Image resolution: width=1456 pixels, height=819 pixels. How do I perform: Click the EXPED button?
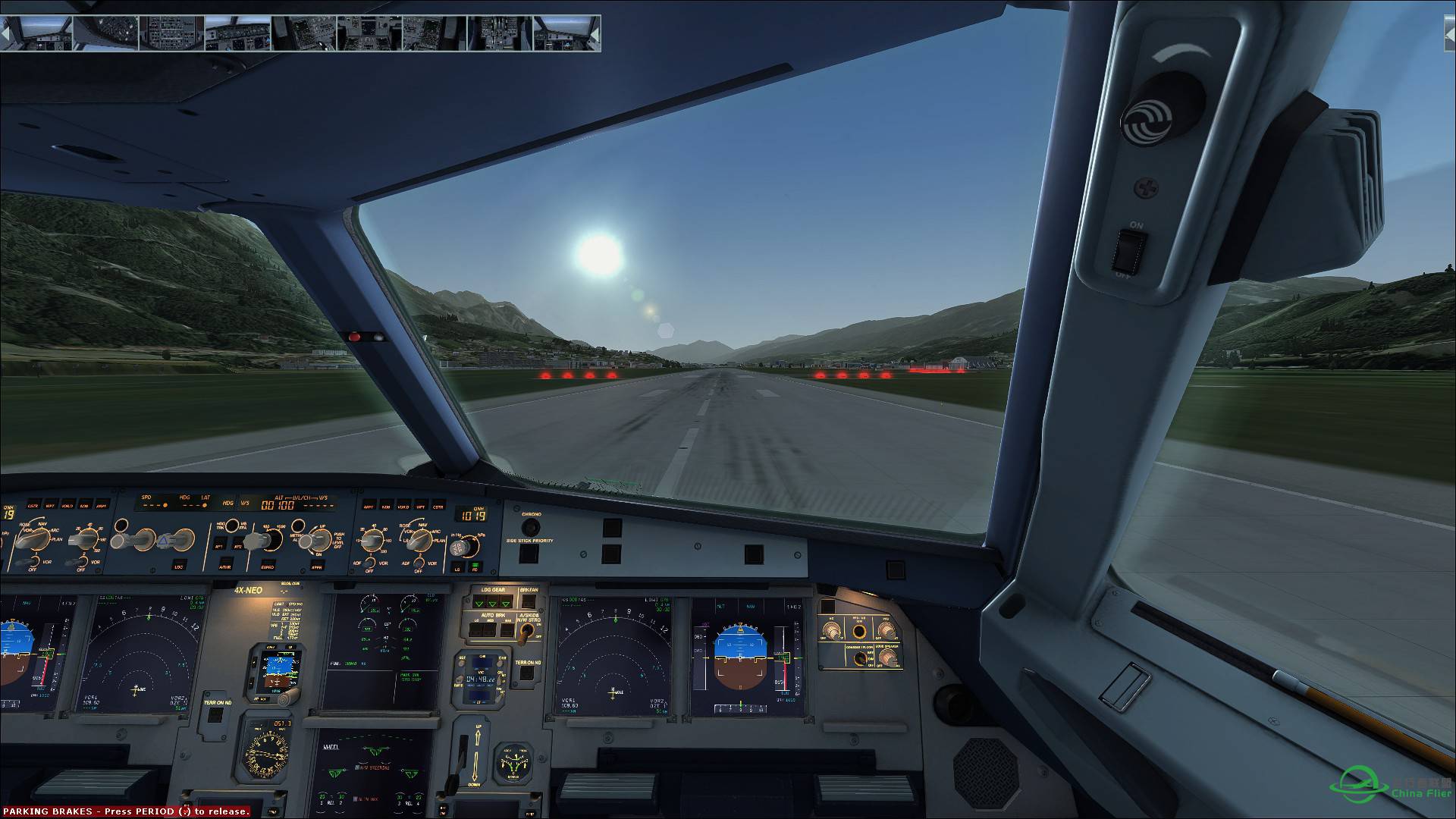(x=267, y=566)
